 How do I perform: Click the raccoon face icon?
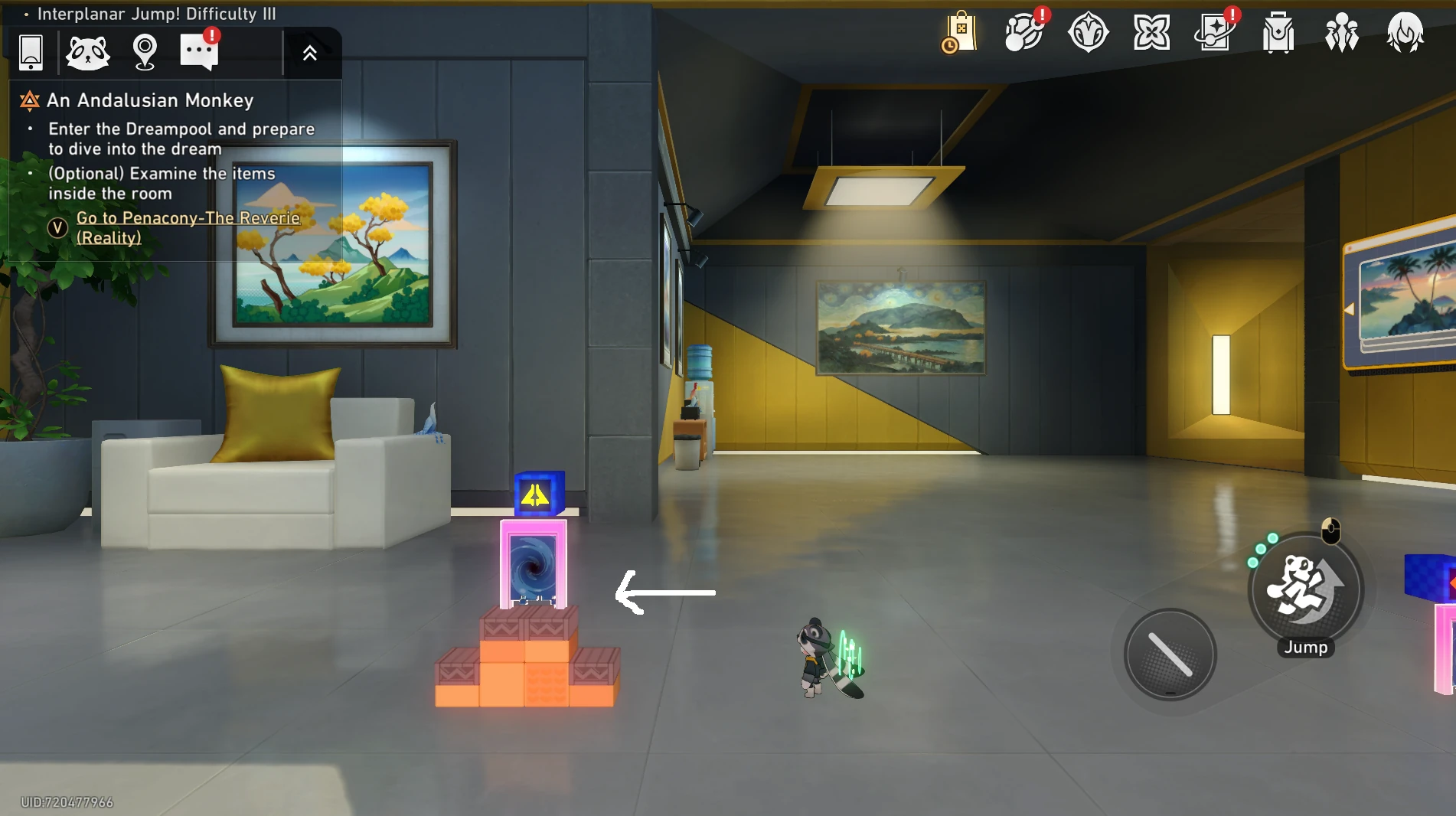point(88,53)
